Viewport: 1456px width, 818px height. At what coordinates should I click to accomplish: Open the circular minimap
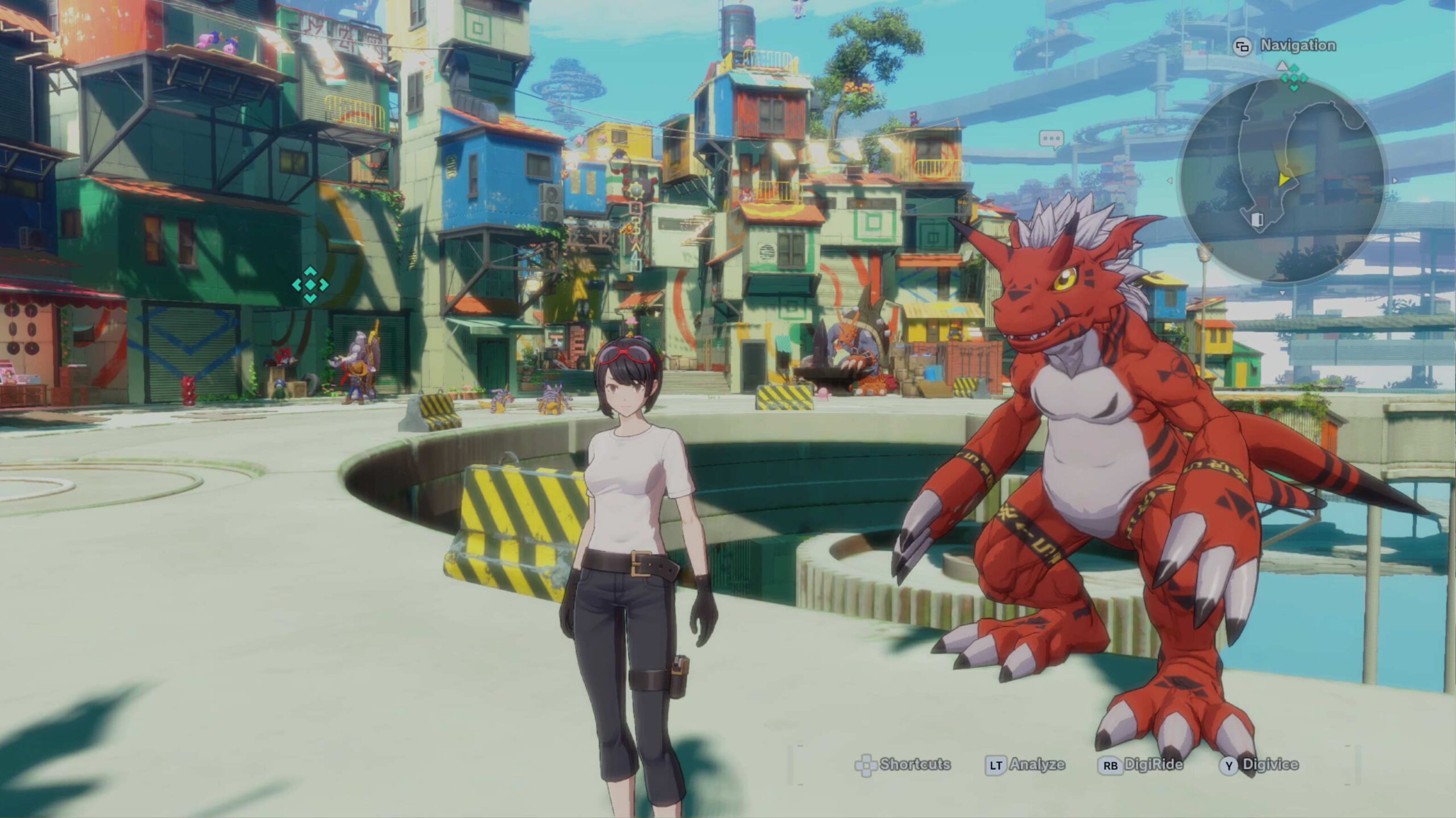click(1281, 180)
